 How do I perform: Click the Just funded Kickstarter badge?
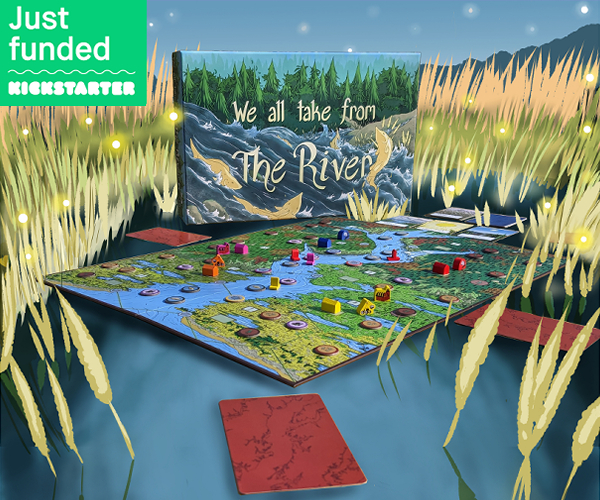[x=73, y=51]
